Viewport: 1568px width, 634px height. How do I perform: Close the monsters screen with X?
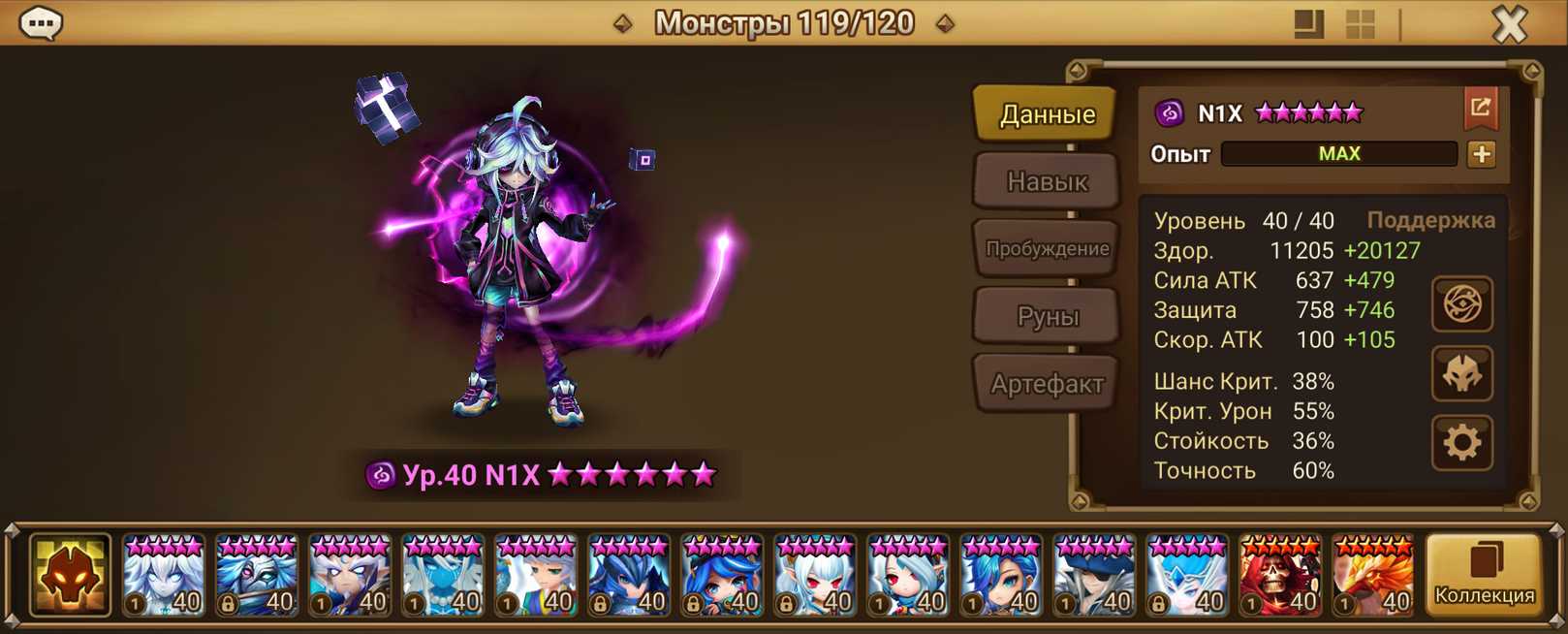point(1509,23)
